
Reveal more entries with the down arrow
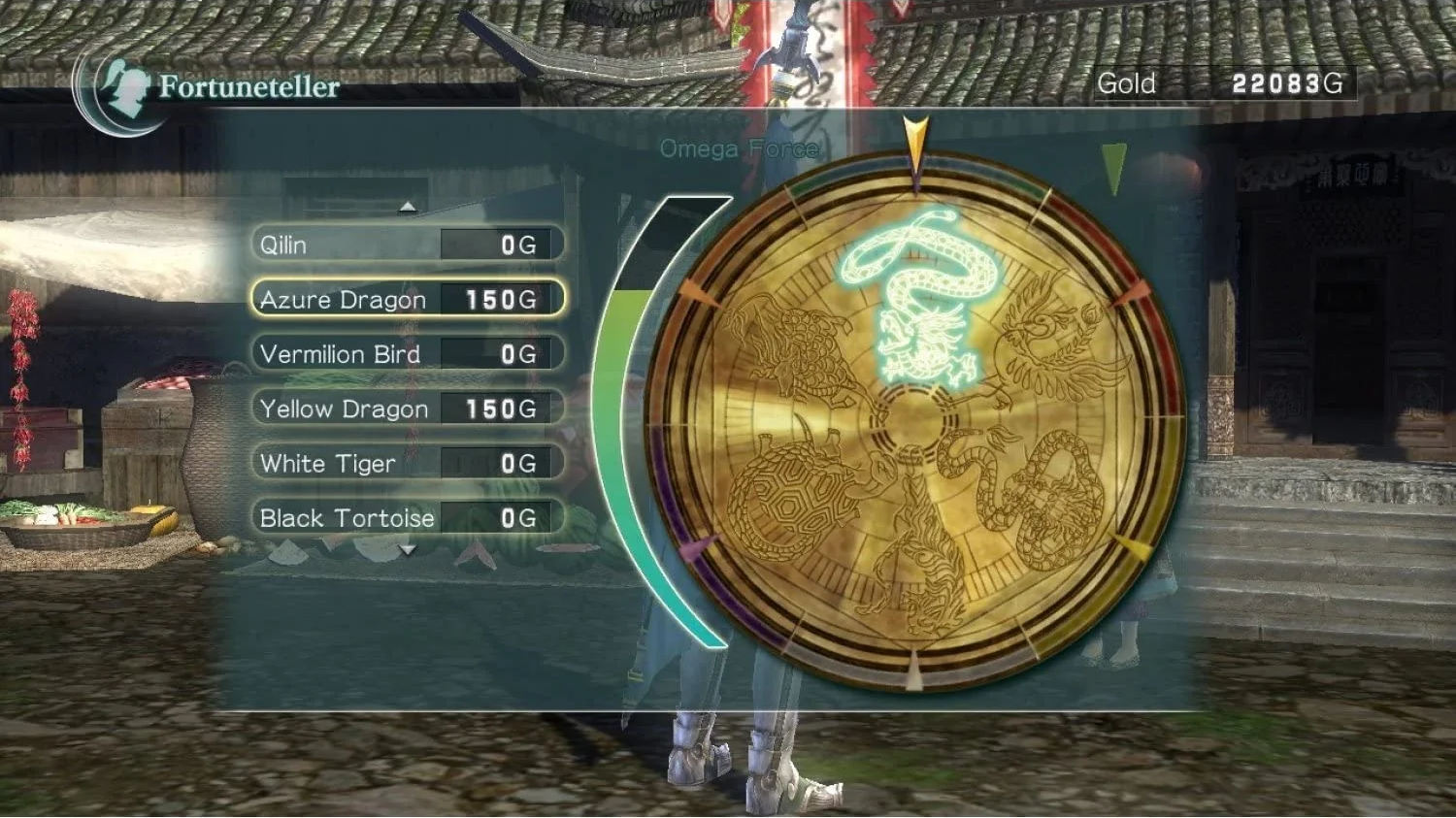click(408, 548)
